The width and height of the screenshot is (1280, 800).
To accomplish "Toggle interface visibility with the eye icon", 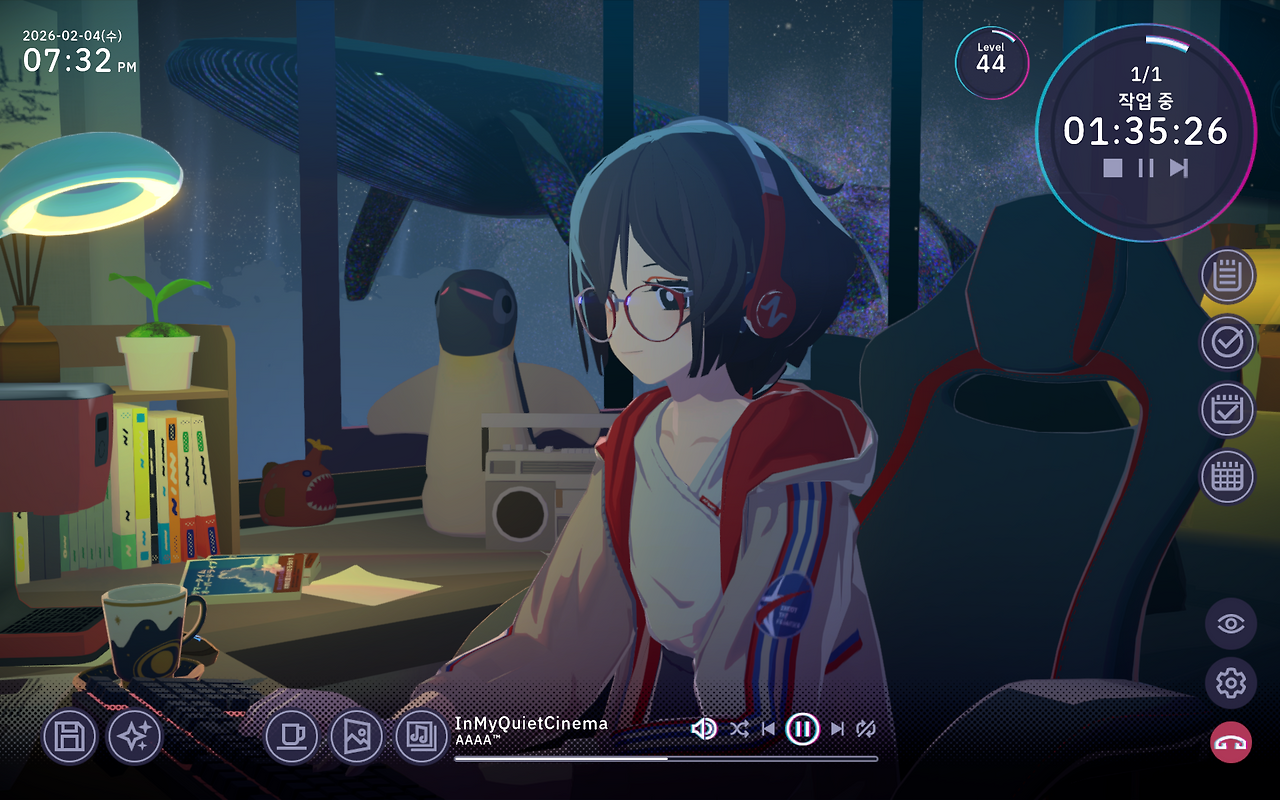I will (1230, 625).
